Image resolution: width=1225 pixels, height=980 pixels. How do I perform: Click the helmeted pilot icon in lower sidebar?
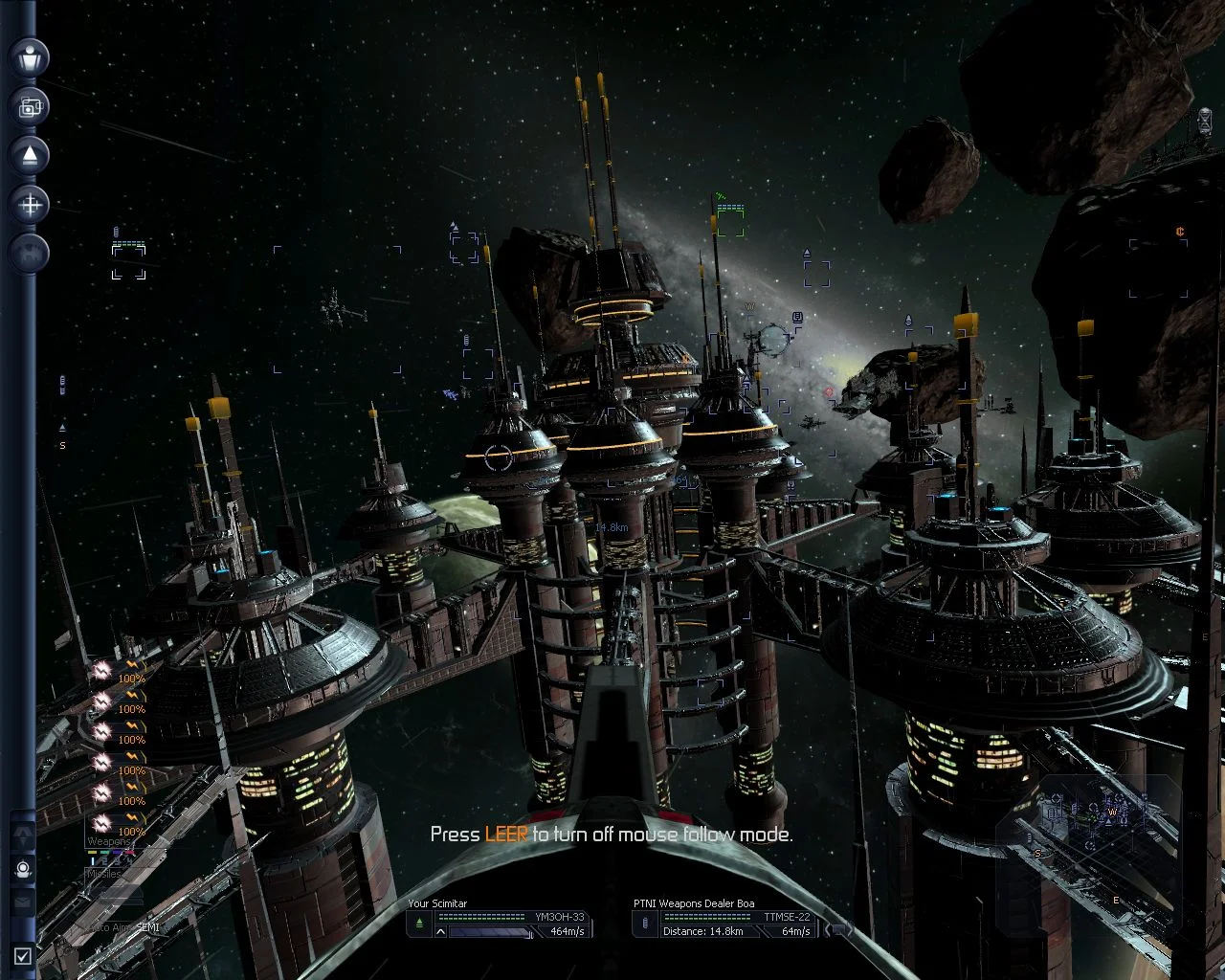[x=23, y=870]
